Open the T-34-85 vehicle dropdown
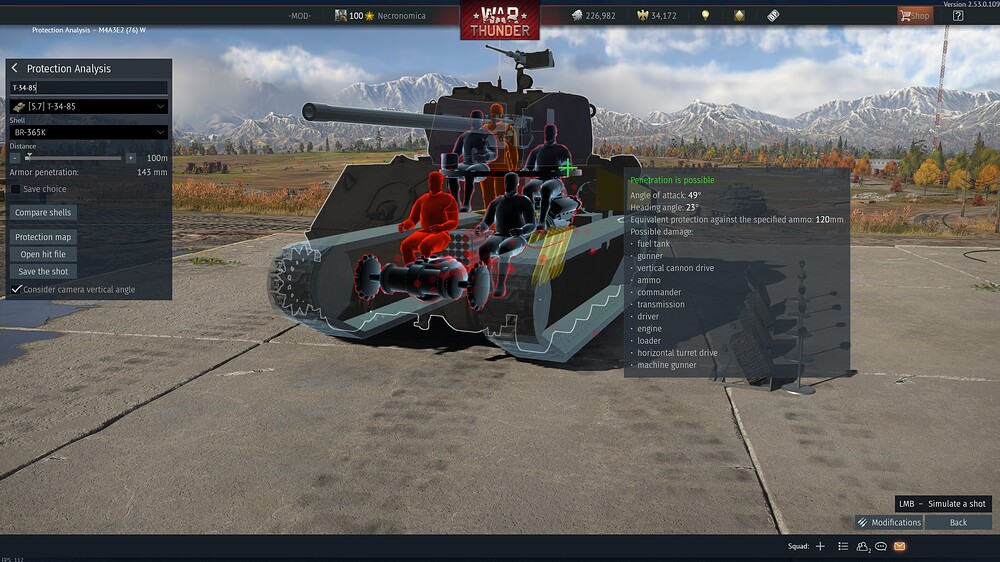 point(88,106)
